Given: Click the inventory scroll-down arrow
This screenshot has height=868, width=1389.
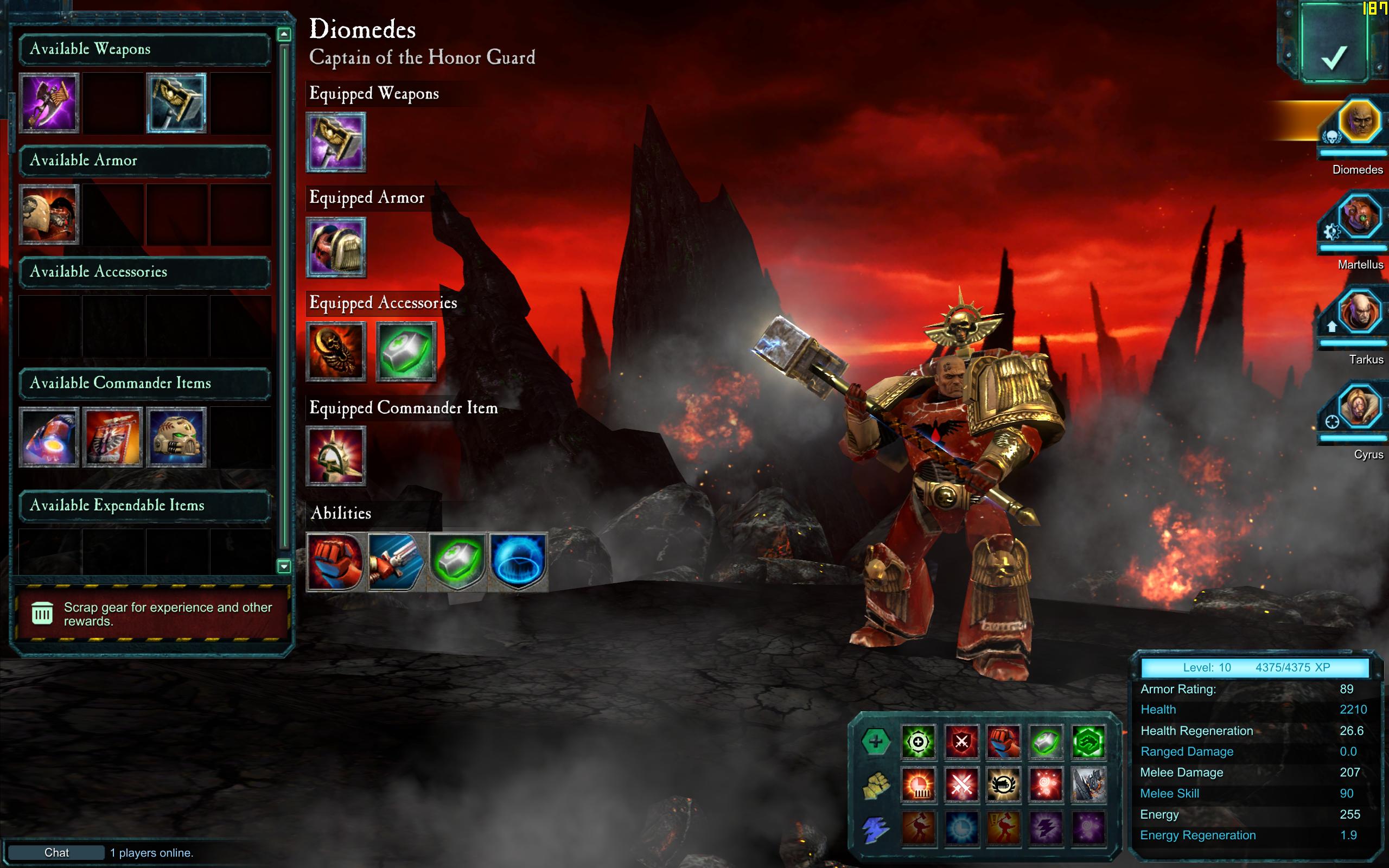Looking at the screenshot, I should pos(284,566).
